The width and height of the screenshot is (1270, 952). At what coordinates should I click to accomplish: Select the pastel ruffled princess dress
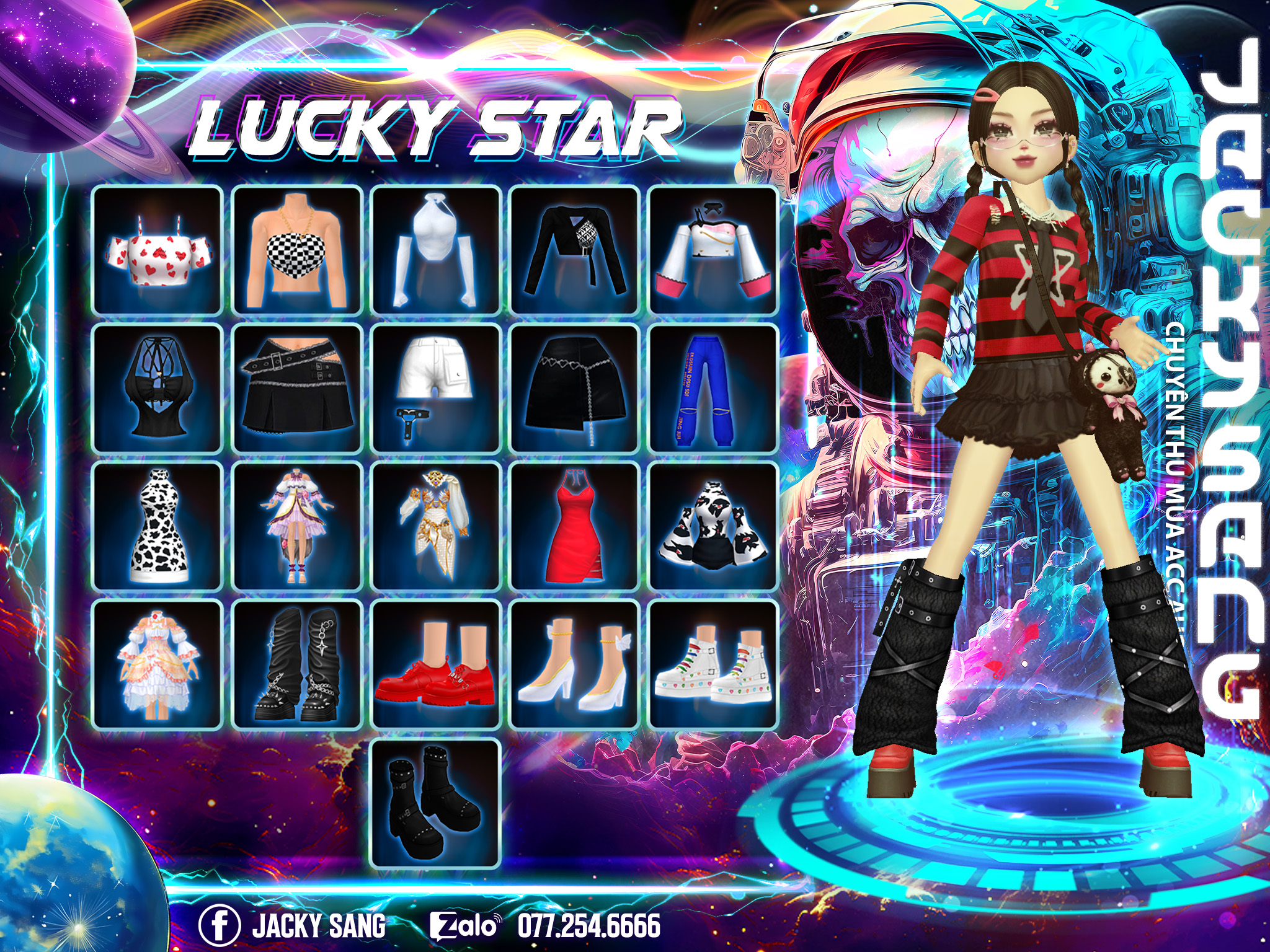pyautogui.click(x=158, y=664)
